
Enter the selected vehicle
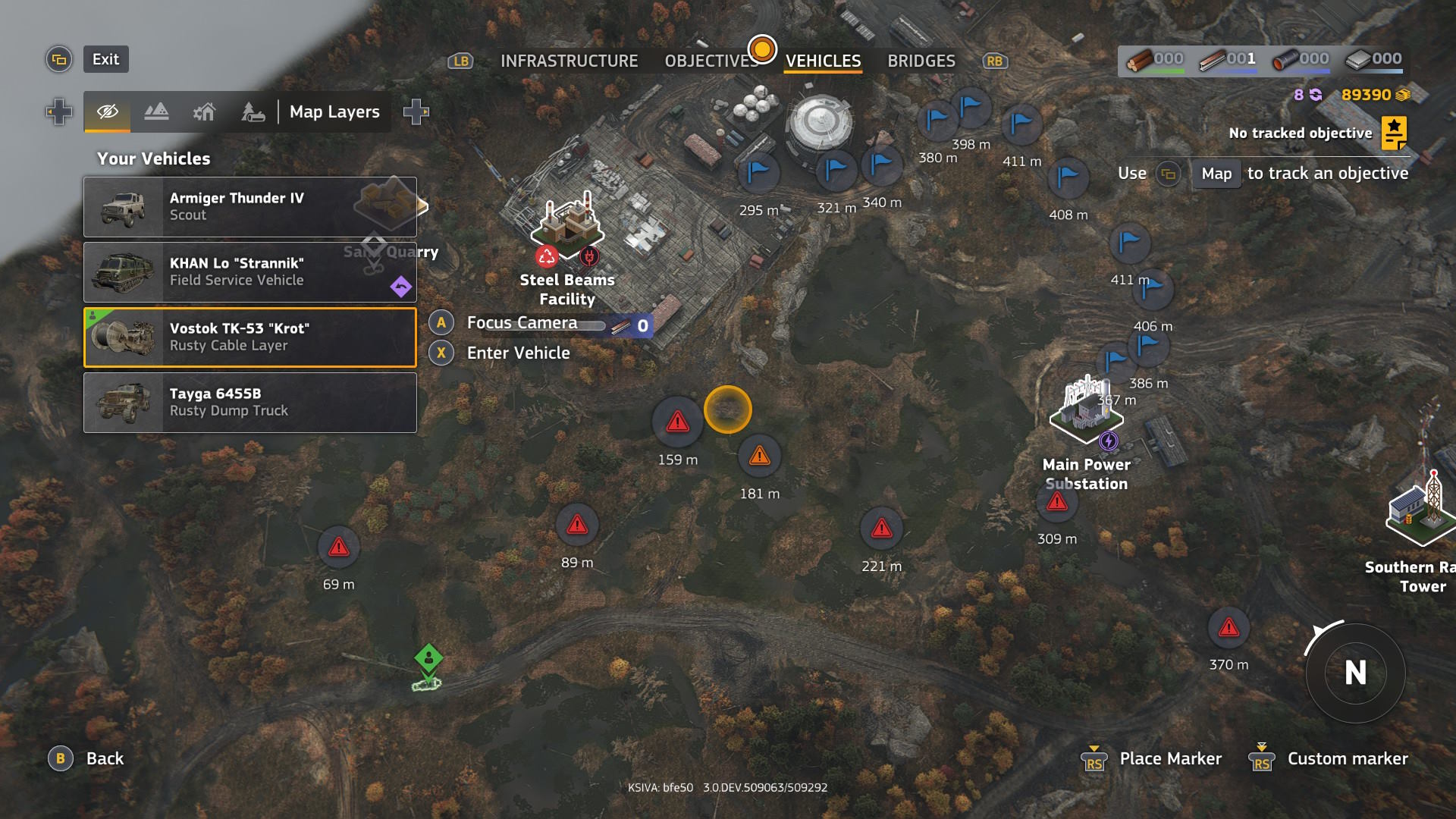click(518, 353)
